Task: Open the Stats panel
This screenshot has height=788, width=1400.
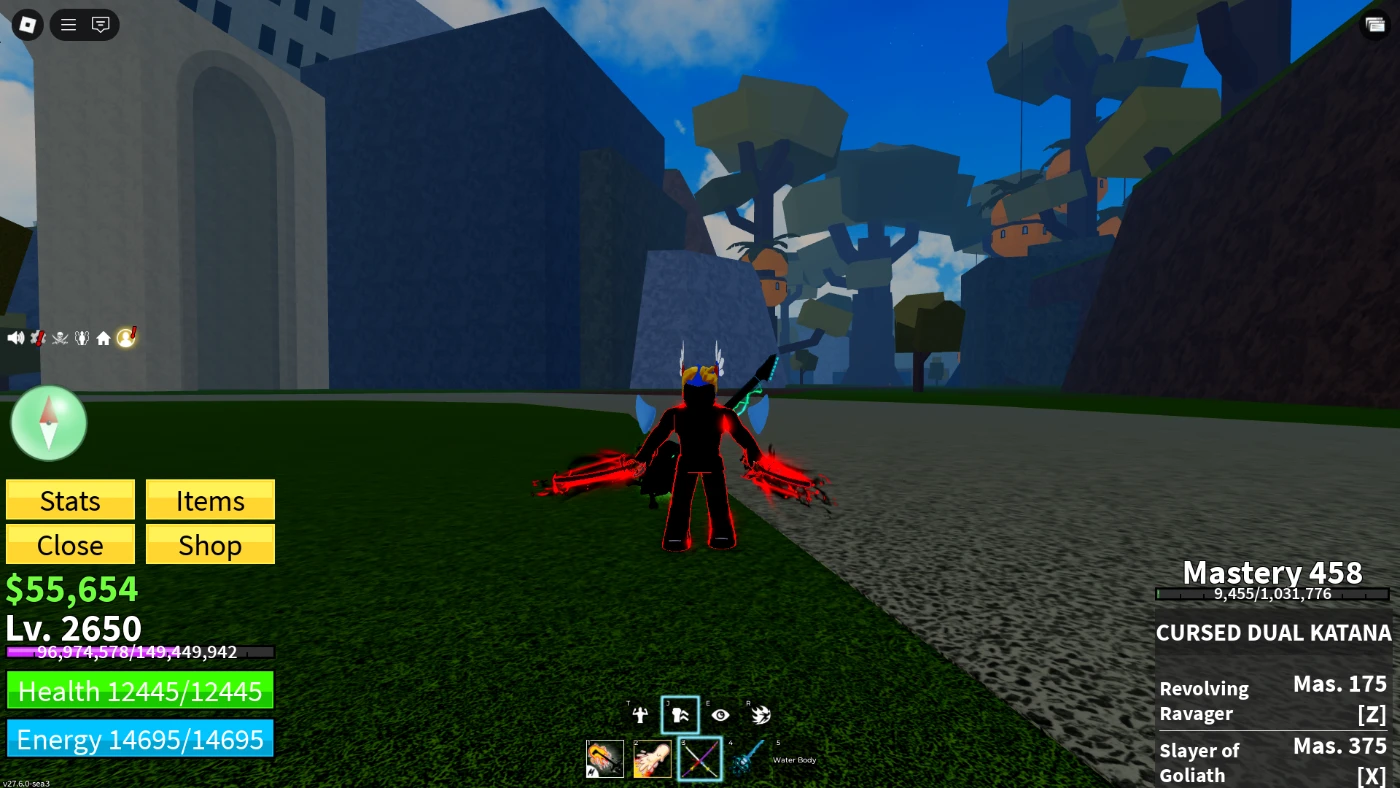Action: coord(69,499)
